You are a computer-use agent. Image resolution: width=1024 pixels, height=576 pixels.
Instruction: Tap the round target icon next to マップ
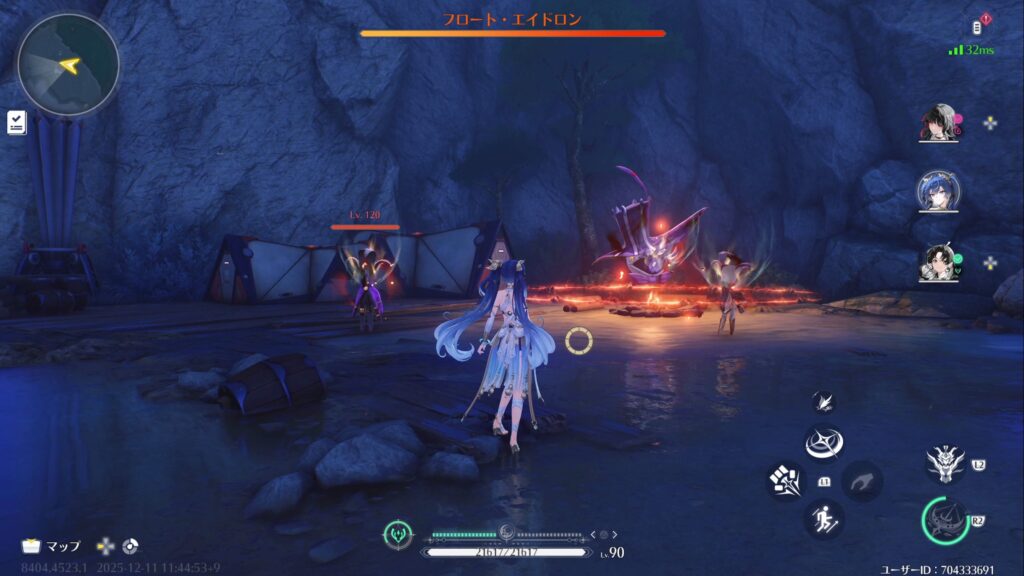point(130,546)
